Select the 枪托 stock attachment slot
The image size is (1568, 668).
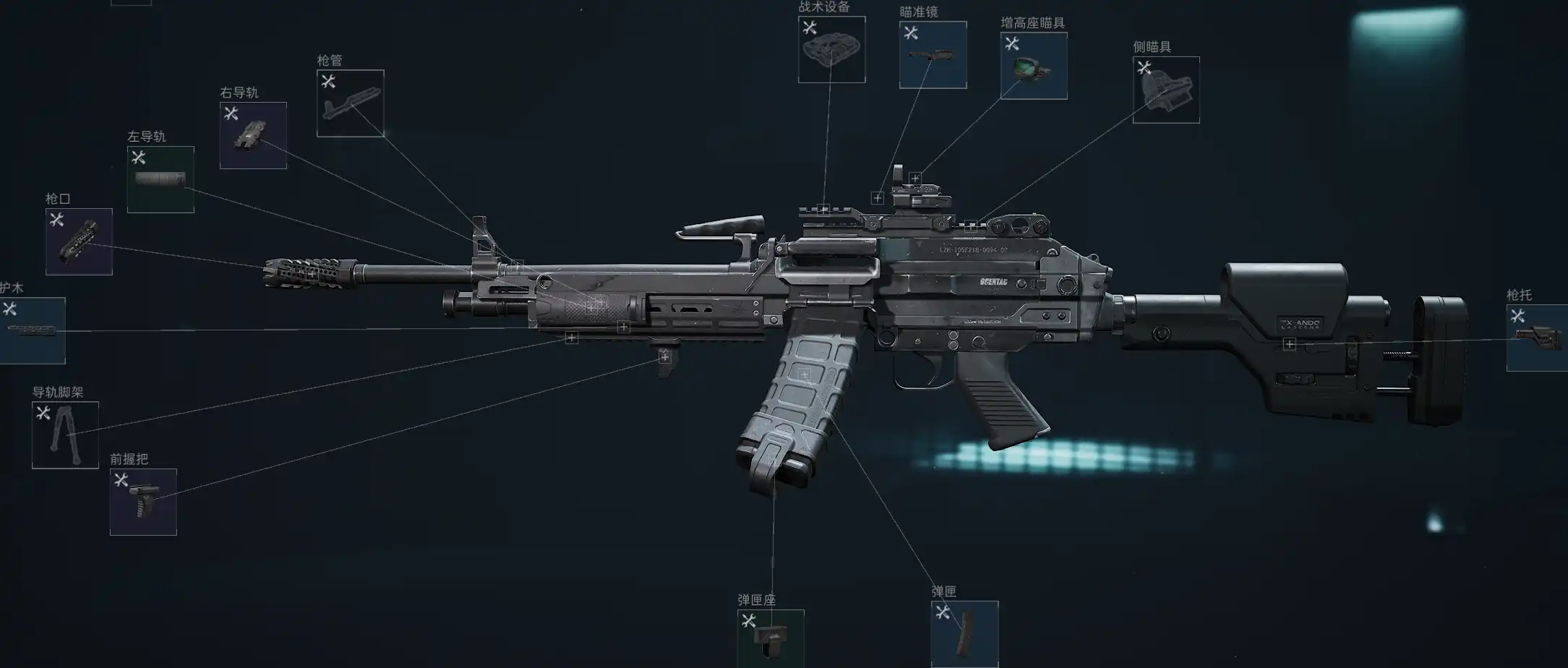(1537, 338)
